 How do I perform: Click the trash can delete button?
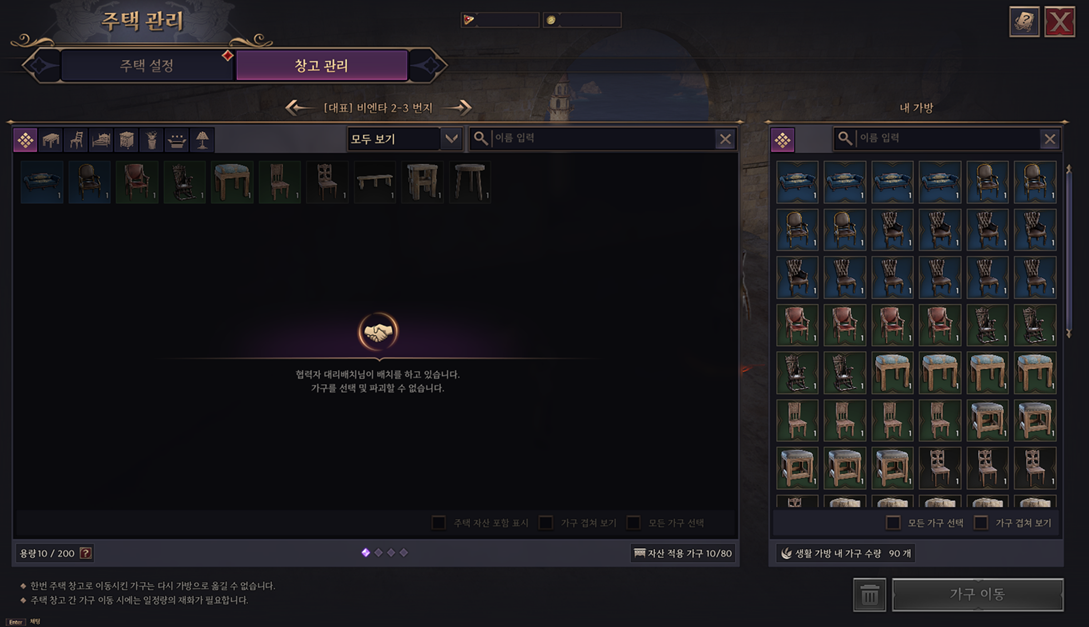click(x=869, y=595)
